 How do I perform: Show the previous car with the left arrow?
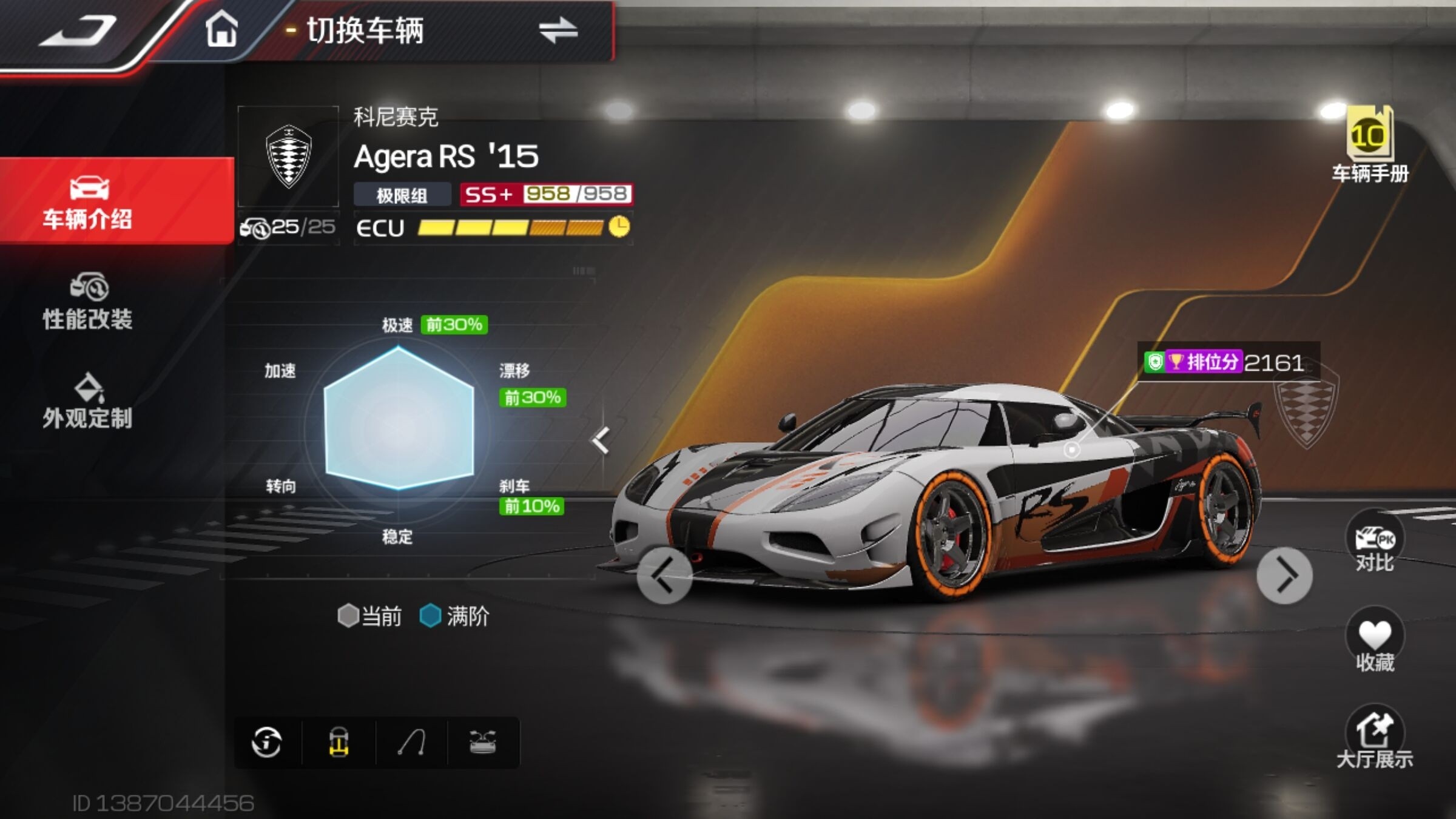point(664,576)
